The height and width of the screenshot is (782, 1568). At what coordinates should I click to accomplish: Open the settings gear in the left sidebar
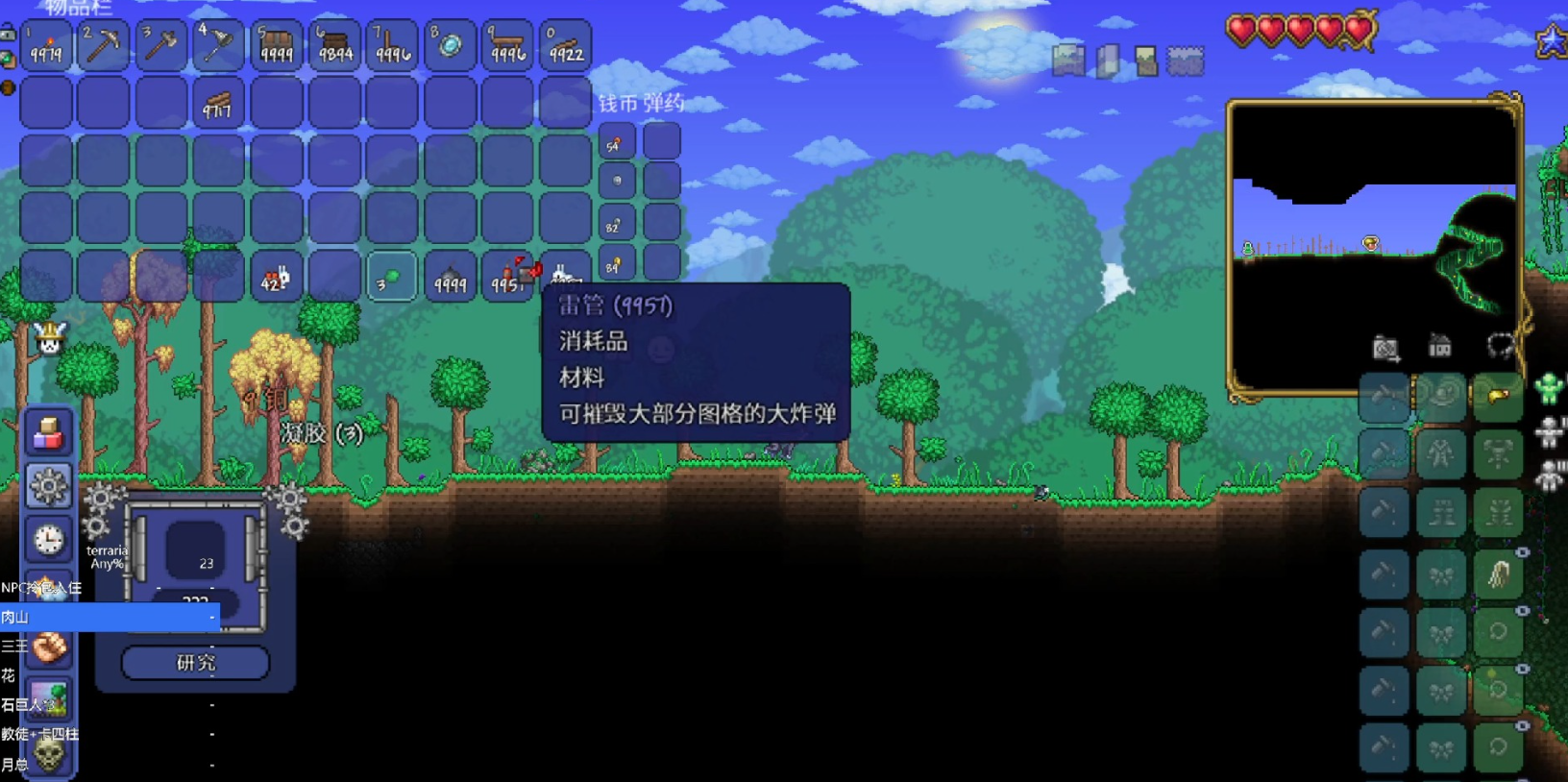coord(47,486)
